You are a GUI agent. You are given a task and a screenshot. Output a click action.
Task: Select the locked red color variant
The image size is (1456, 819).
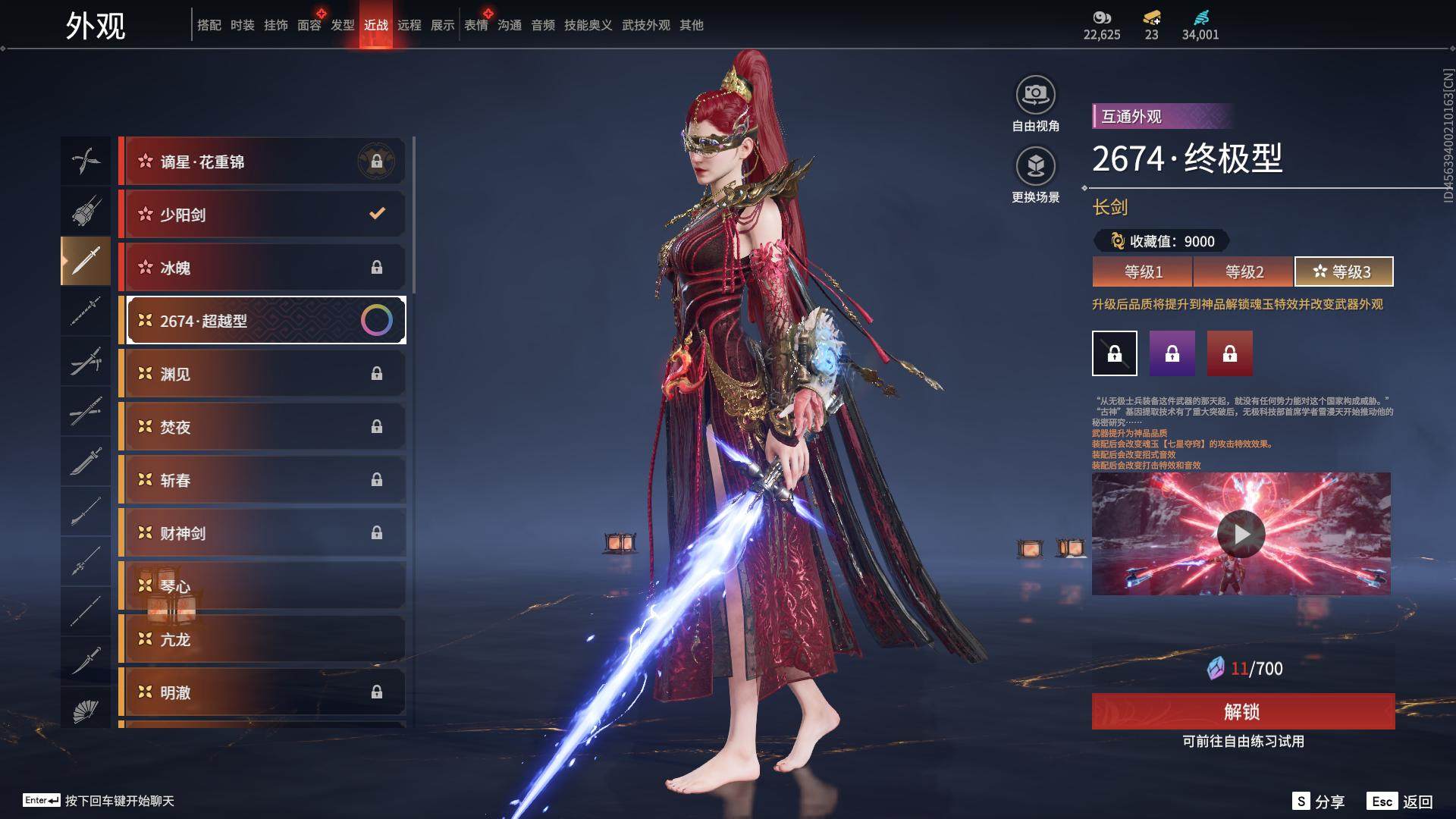[x=1230, y=353]
